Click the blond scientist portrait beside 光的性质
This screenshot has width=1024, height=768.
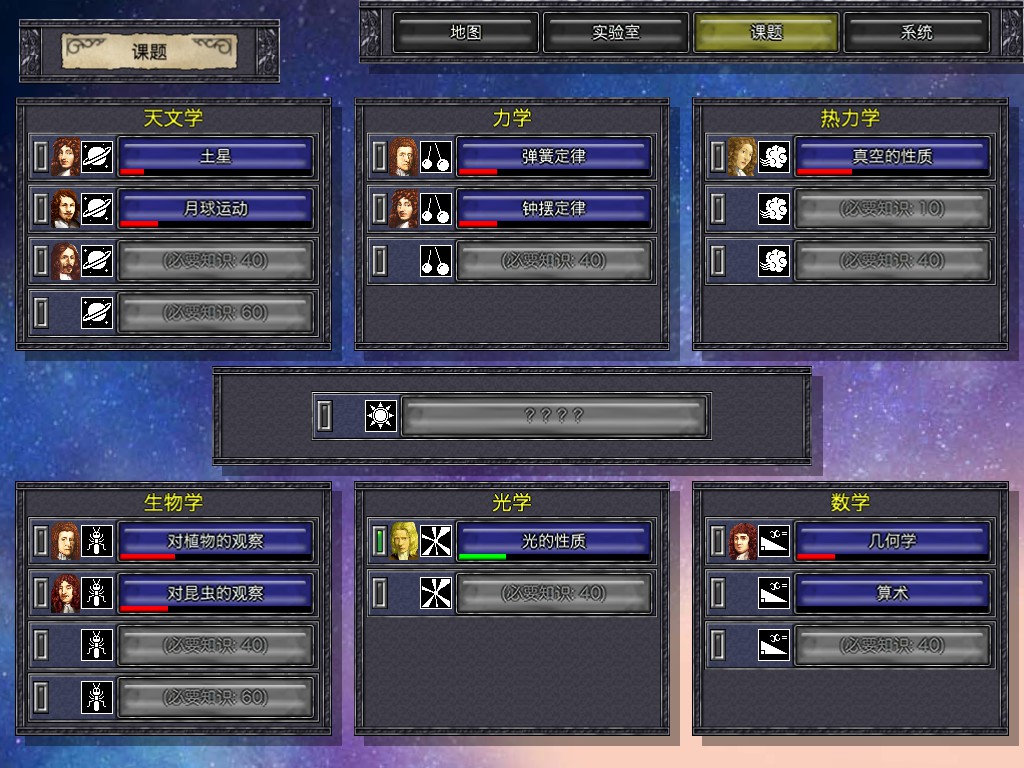pyautogui.click(x=403, y=541)
